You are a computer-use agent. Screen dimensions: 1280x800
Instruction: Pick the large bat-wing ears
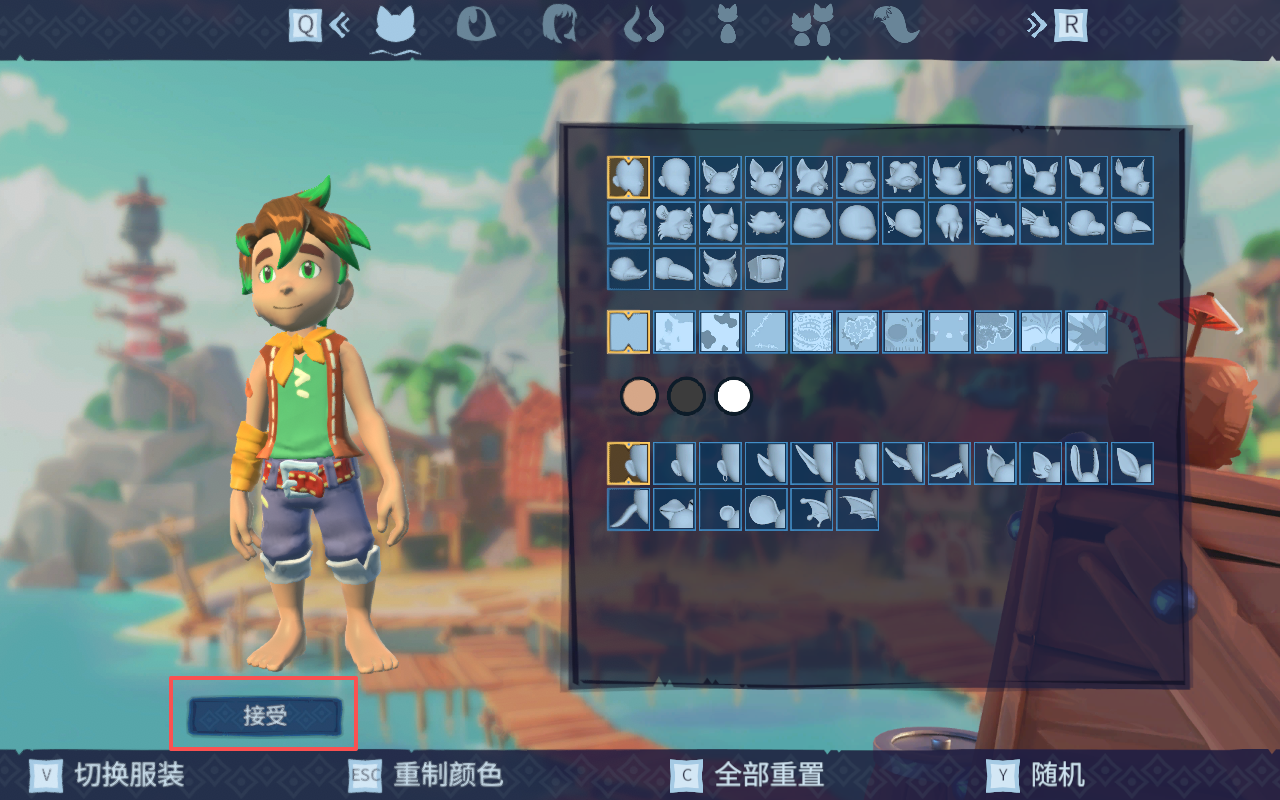[858, 509]
